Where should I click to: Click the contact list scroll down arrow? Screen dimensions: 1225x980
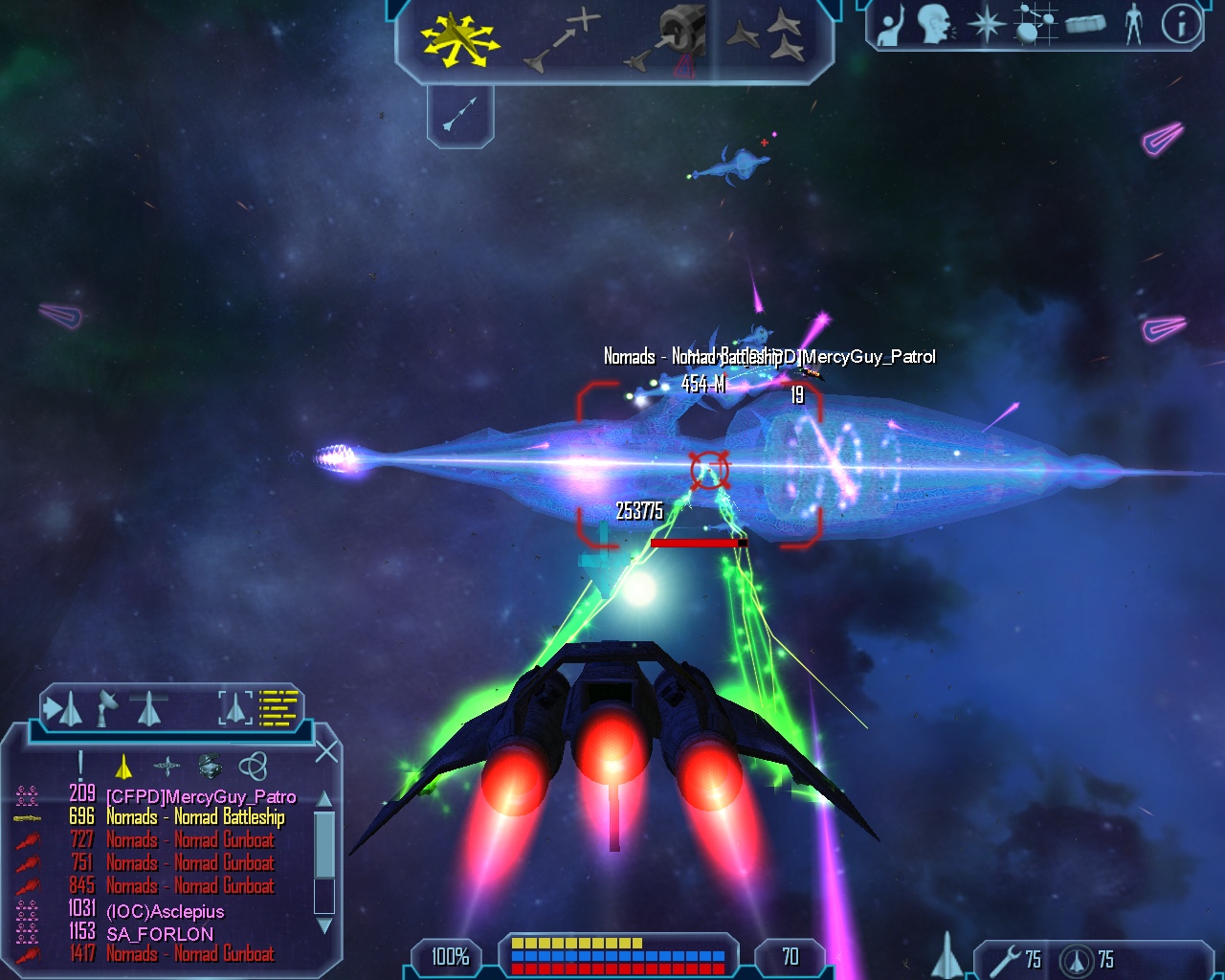pos(324,925)
